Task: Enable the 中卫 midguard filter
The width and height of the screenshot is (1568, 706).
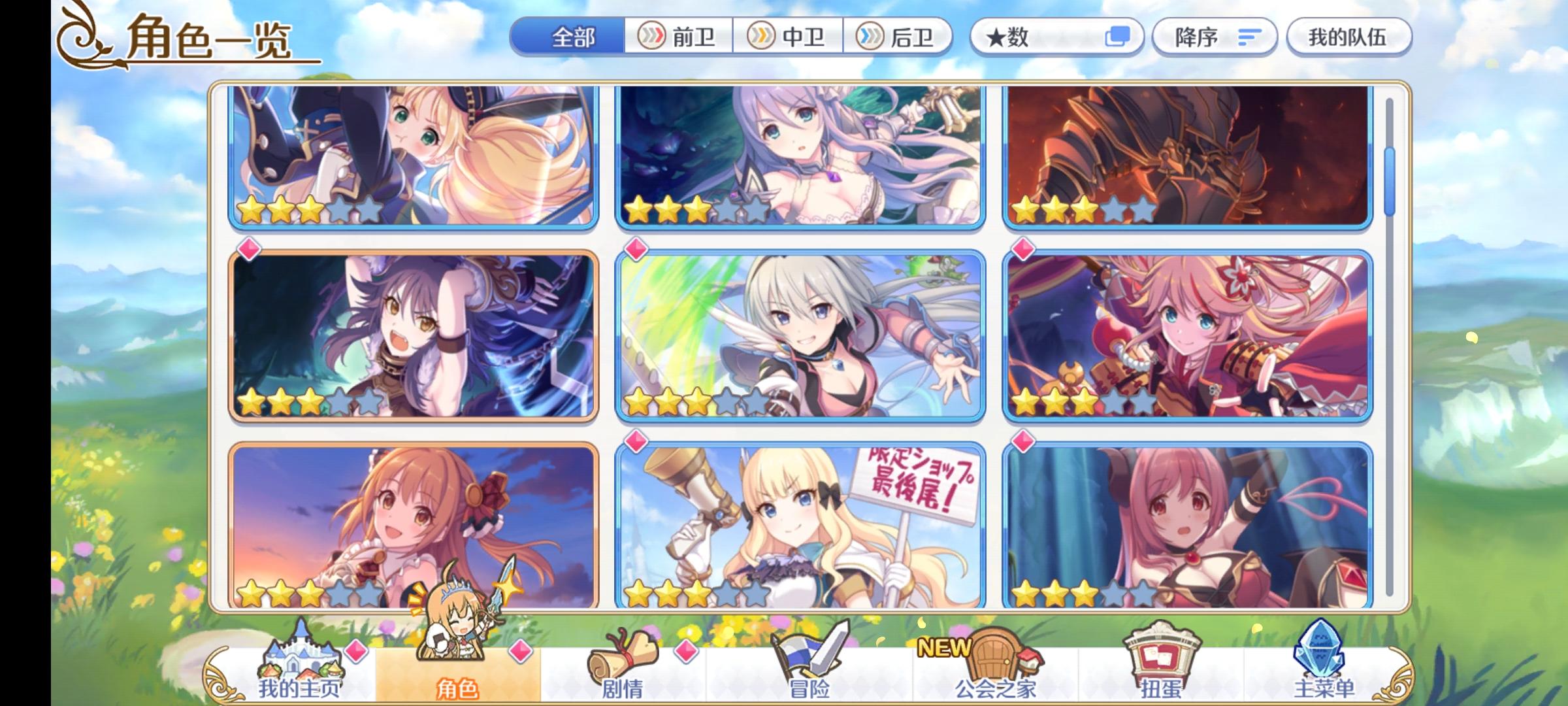Action: click(790, 37)
